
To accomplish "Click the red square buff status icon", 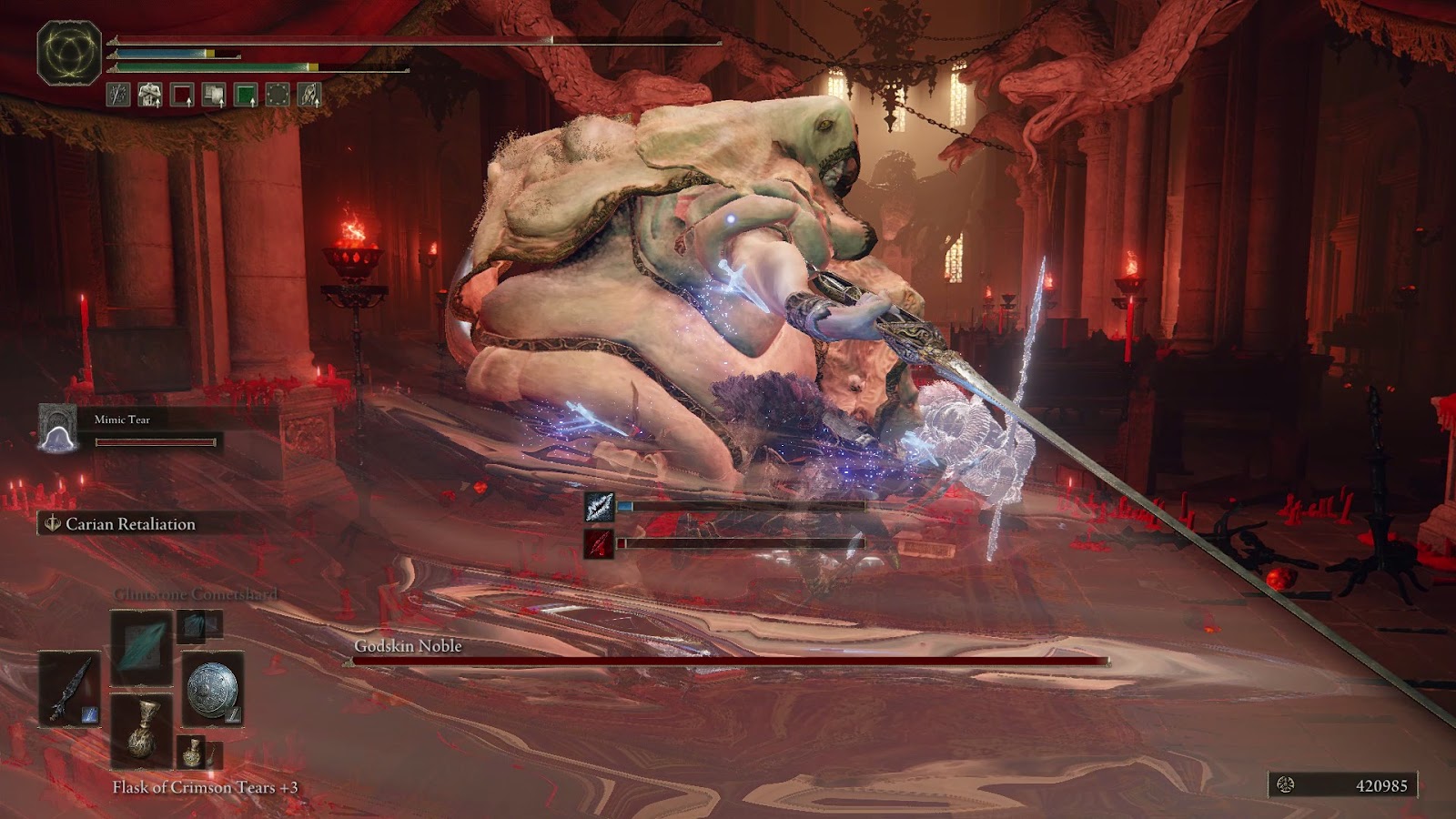I will point(182,95).
